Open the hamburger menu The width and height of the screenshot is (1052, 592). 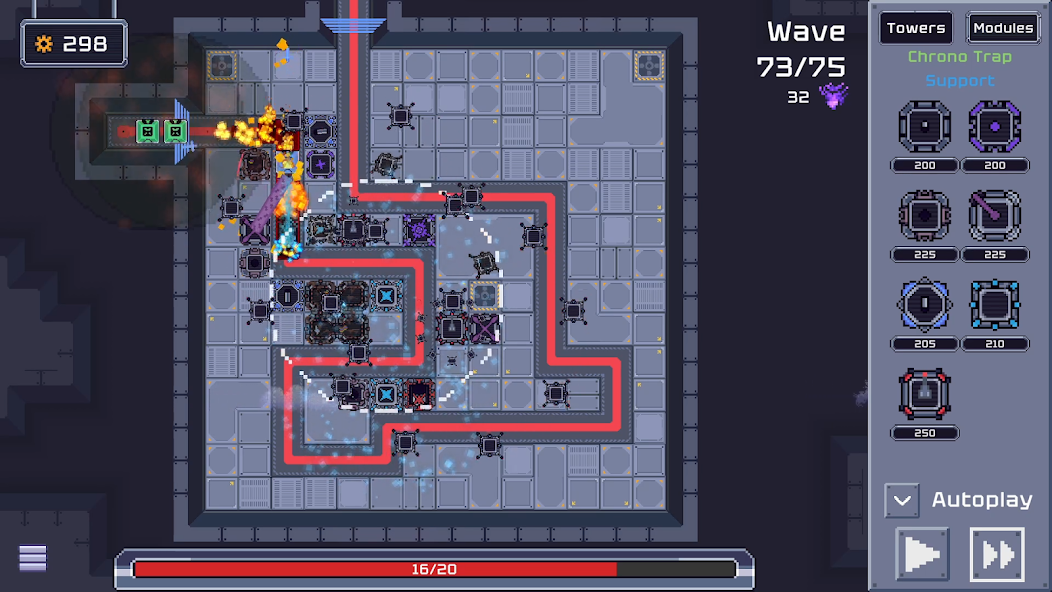click(33, 558)
